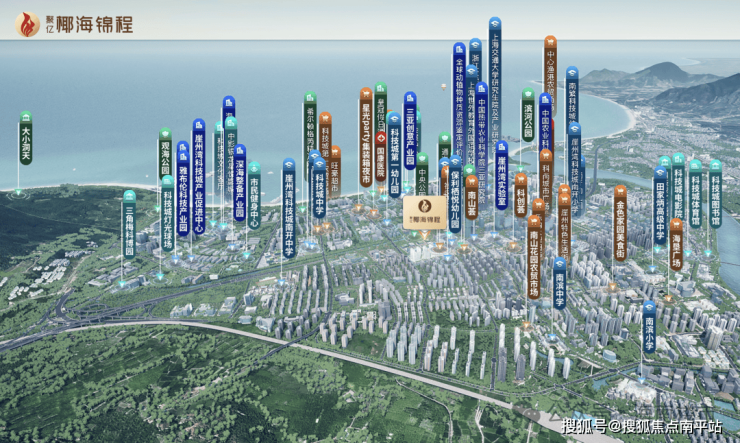Open the 科技城体育馆 marker
740x443 pixels.
(694, 193)
